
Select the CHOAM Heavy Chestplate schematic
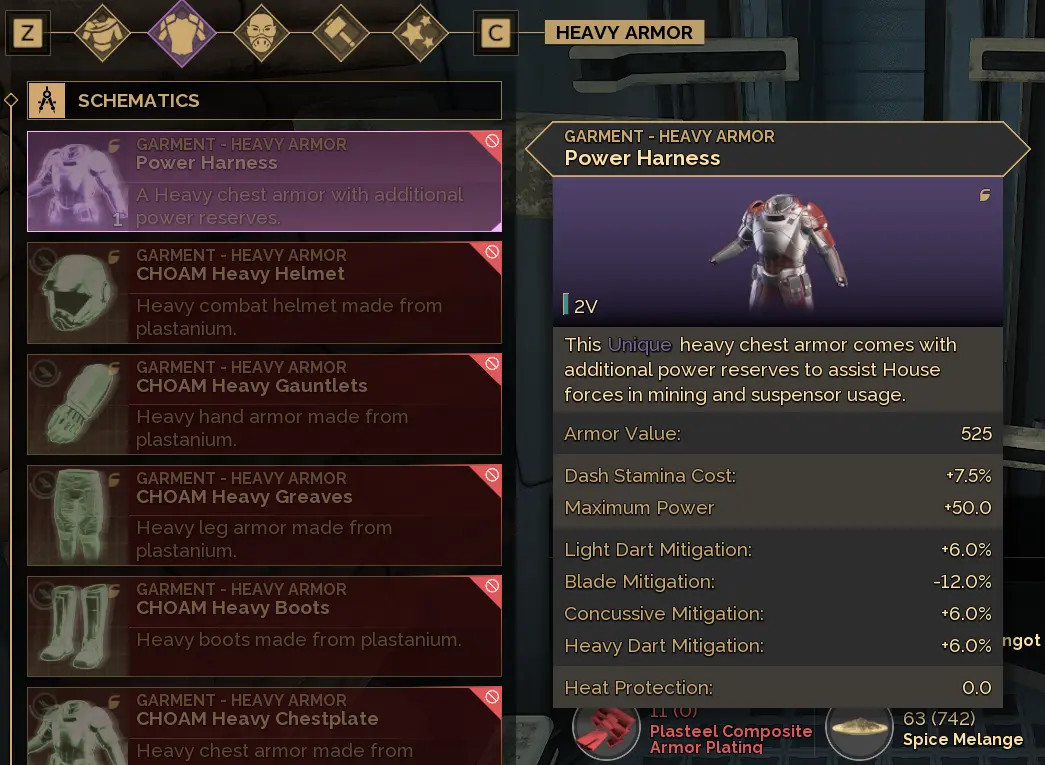[x=264, y=727]
